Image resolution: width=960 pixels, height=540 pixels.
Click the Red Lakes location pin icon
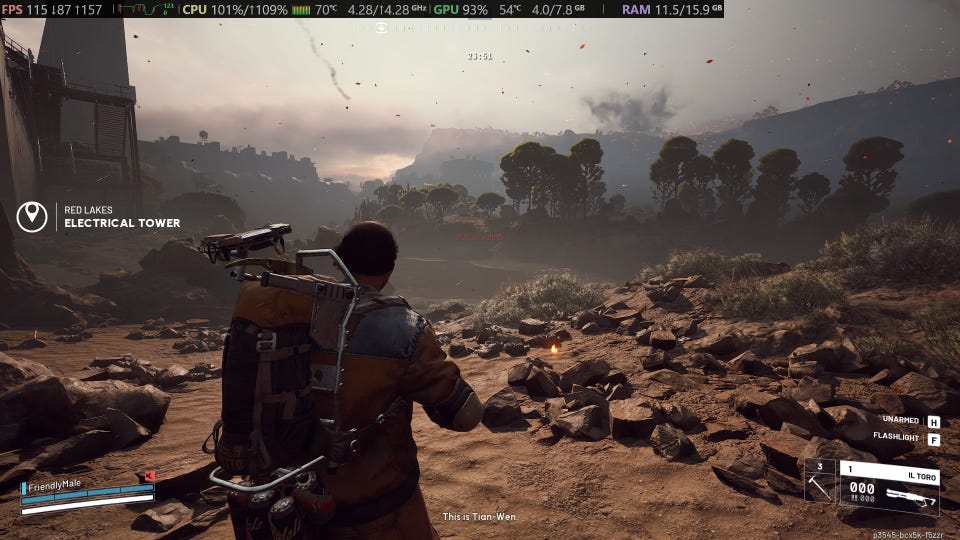tap(32, 216)
